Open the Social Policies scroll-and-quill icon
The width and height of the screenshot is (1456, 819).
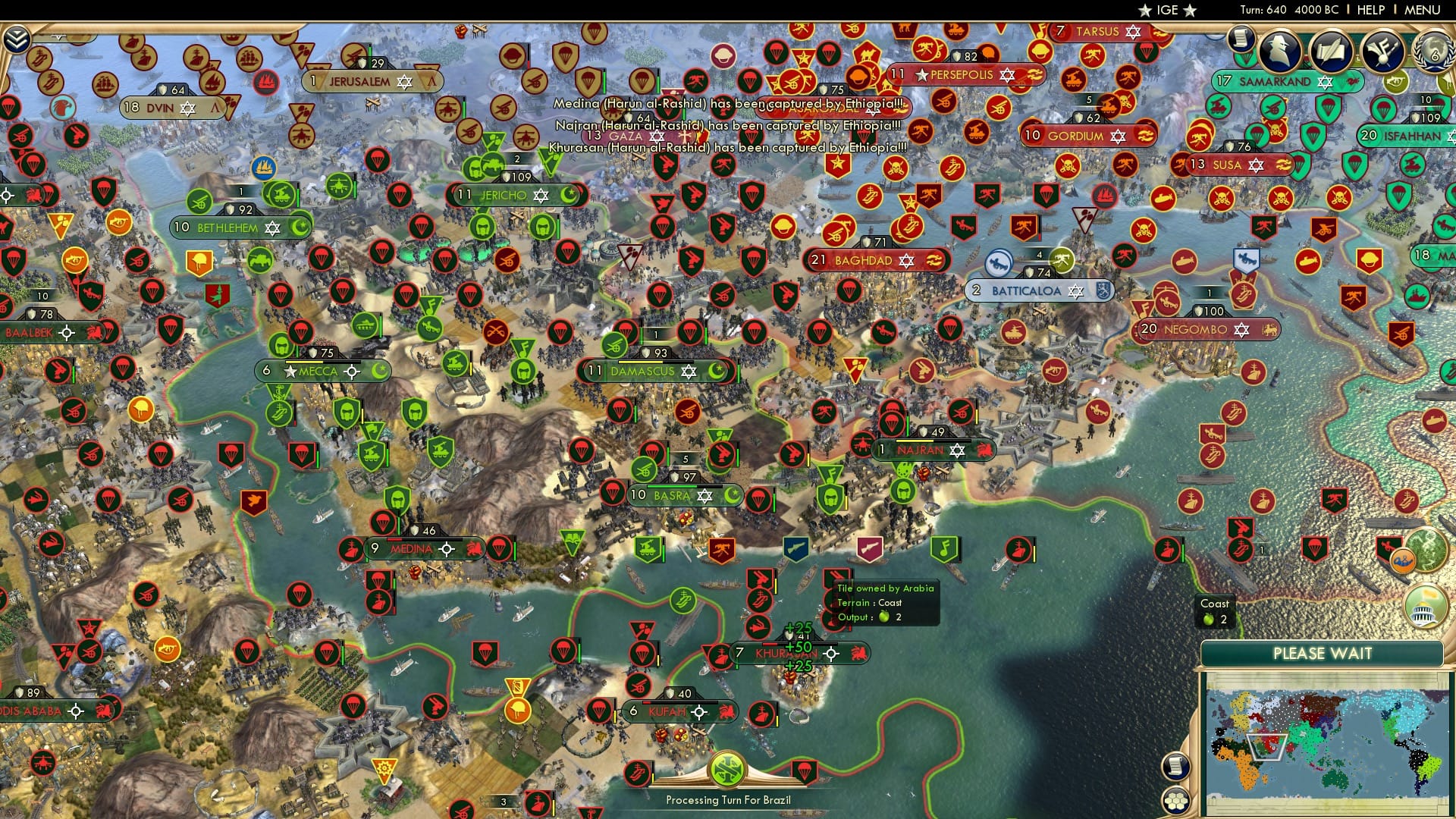point(1332,52)
